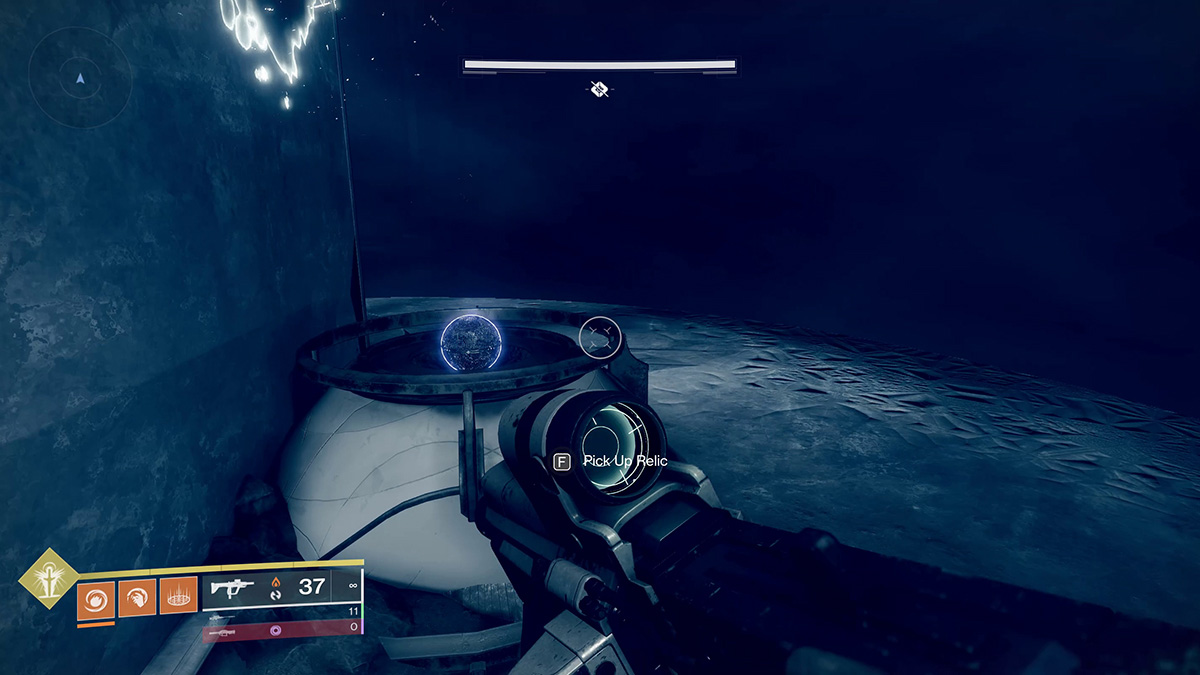This screenshot has width=1200, height=675.
Task: Cast the ring-shaped rift class ability
Action: click(x=178, y=598)
